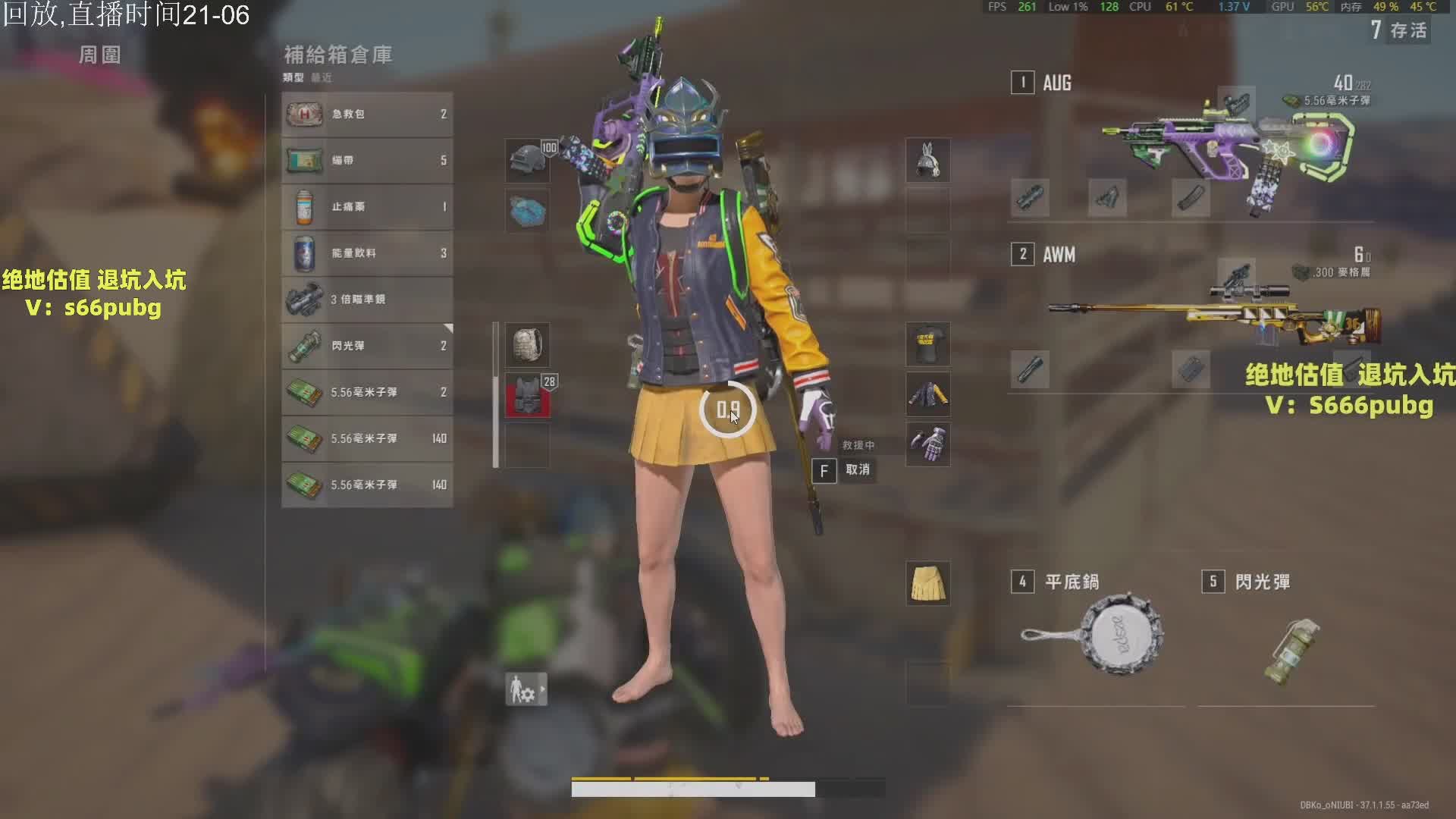The width and height of the screenshot is (1456, 819).
Task: Click the damaged red vest slot
Action: [527, 395]
